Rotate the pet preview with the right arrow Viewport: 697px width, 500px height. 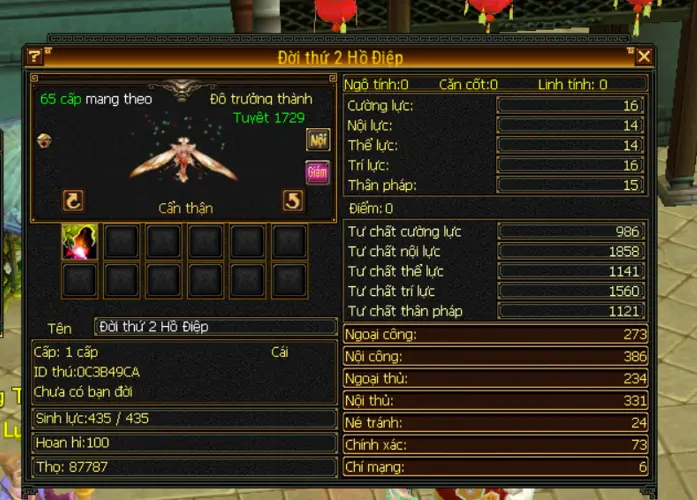(x=292, y=201)
